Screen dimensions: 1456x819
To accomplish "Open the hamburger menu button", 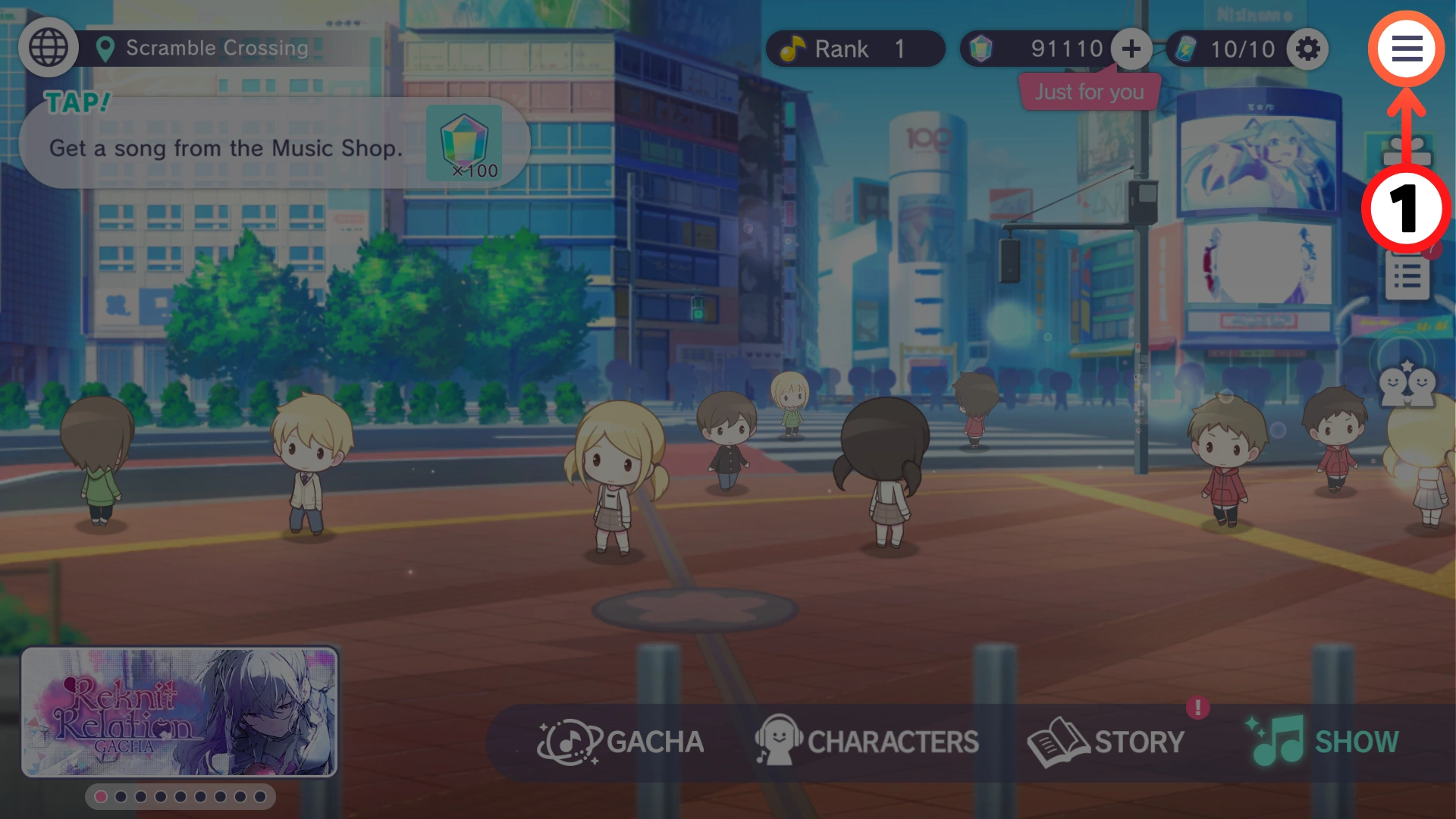I will (x=1406, y=49).
